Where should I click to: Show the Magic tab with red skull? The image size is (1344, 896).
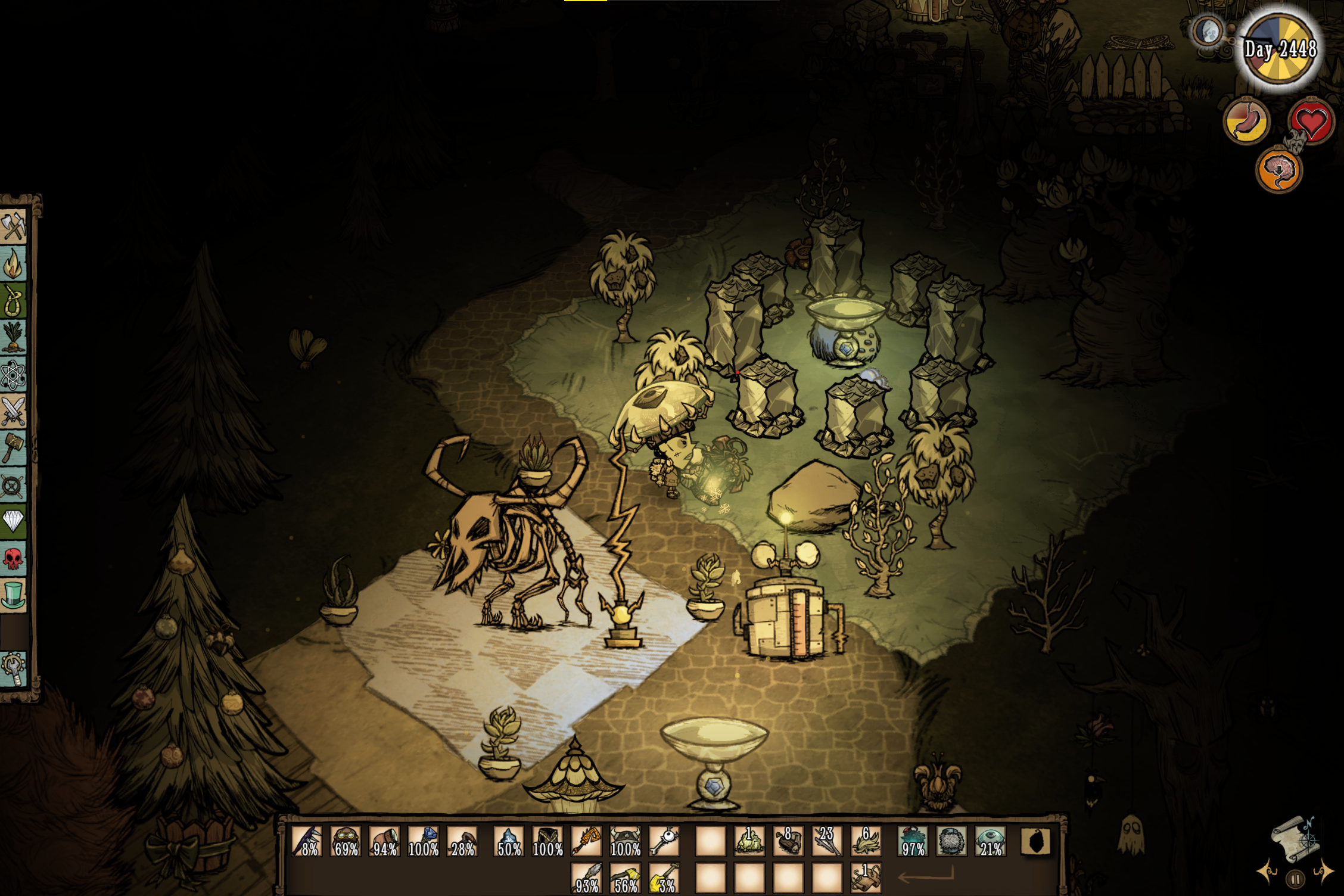coord(13,558)
